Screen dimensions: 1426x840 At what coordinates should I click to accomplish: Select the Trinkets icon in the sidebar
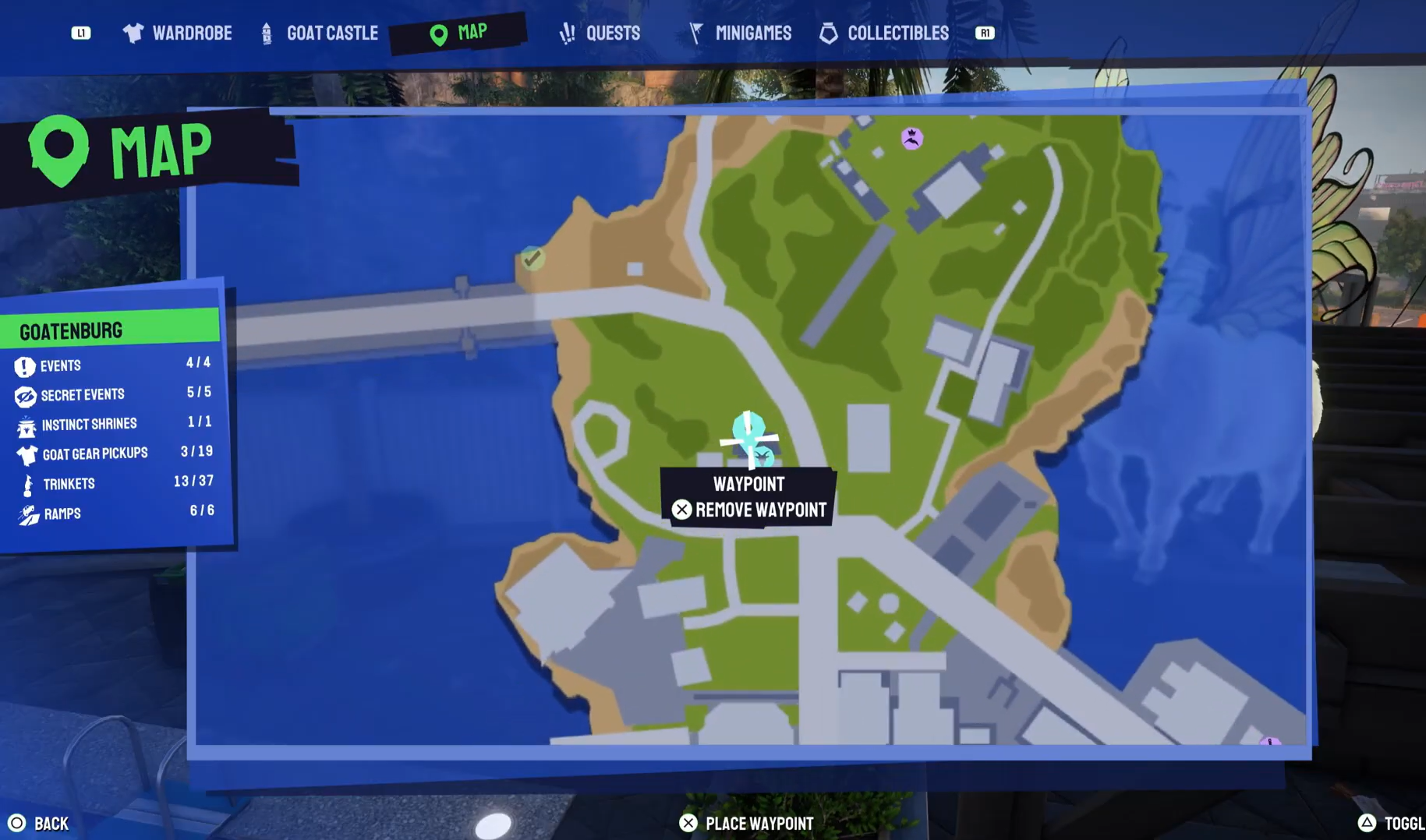click(x=26, y=483)
